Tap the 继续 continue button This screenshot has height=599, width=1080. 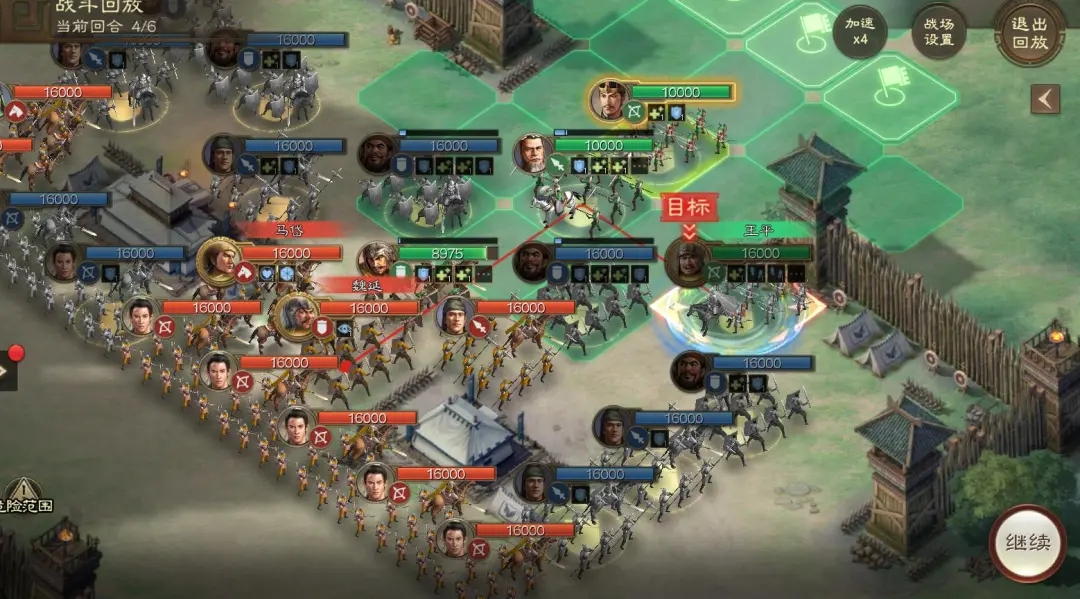[x=1027, y=543]
